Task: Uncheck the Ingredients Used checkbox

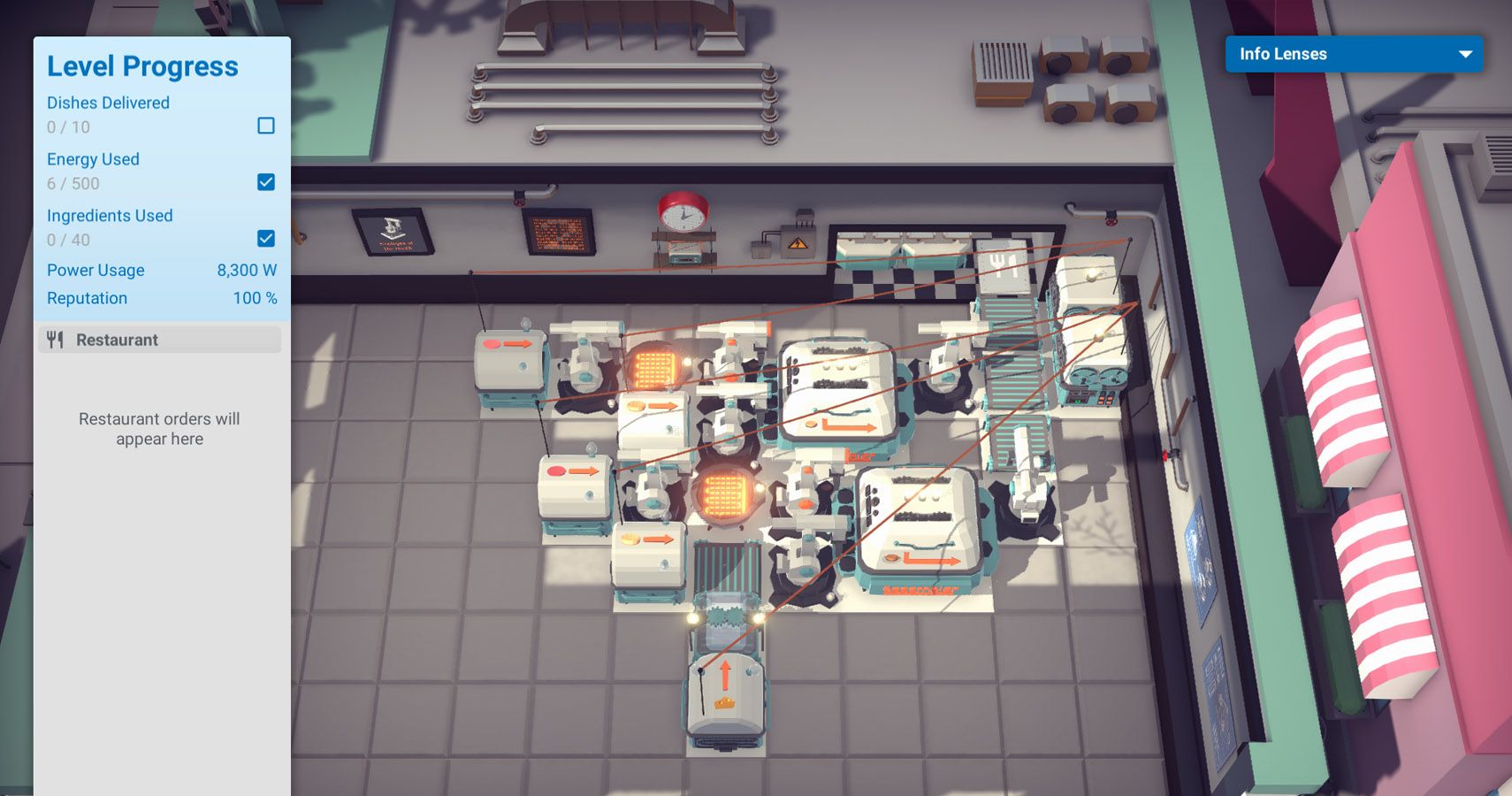Action: click(264, 238)
